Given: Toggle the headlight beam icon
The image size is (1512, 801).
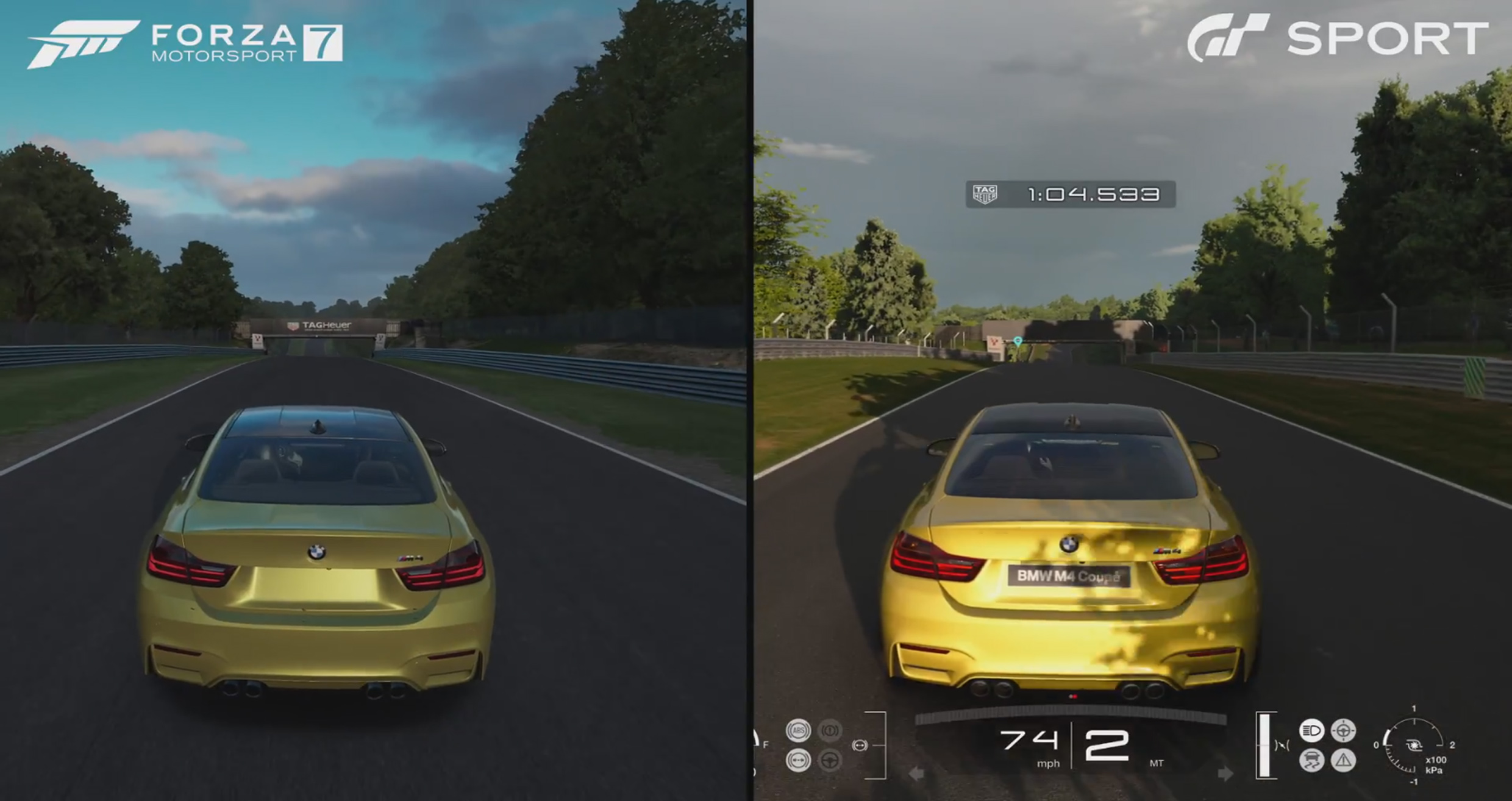Looking at the screenshot, I should click(x=1311, y=730).
